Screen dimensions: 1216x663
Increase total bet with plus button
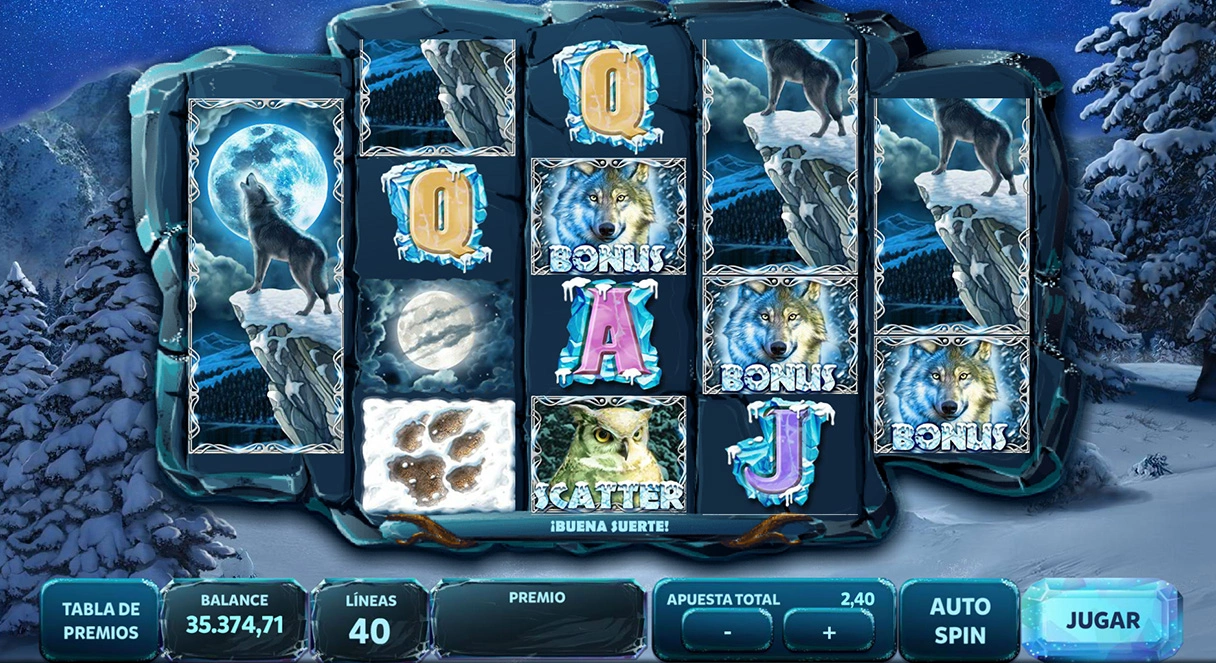coord(828,632)
